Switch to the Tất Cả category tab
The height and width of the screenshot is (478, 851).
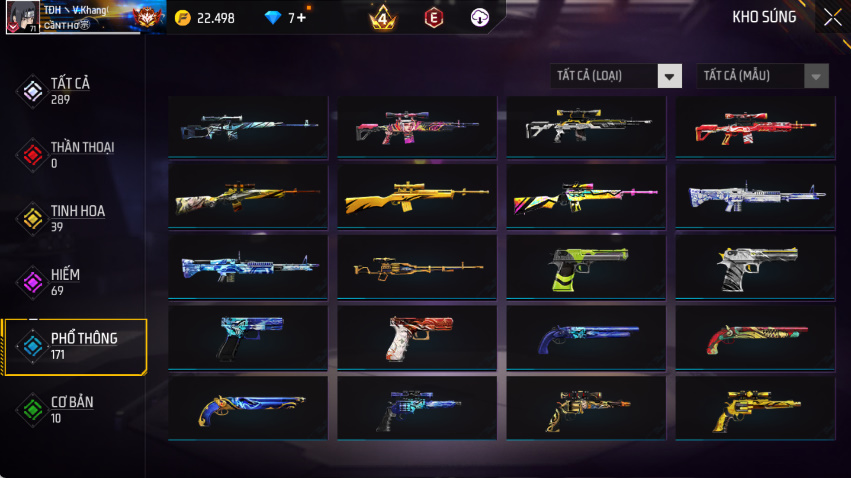[x=72, y=90]
